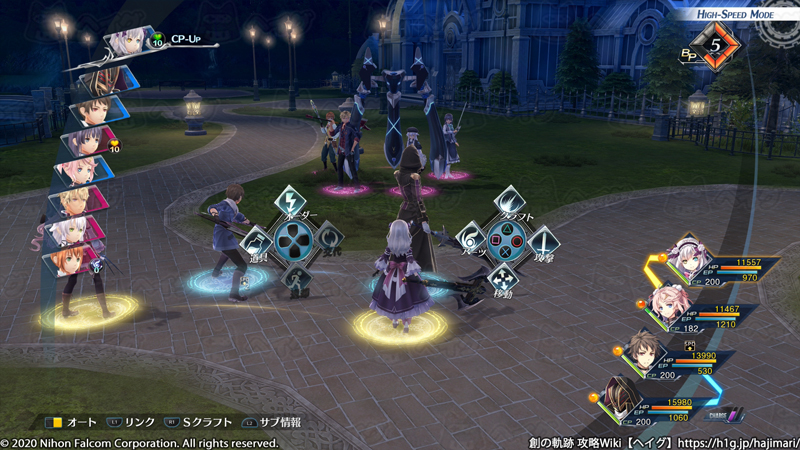This screenshot has width=800, height=450.
Task: Select the Attack (攻撃) sword command
Action: tap(543, 239)
